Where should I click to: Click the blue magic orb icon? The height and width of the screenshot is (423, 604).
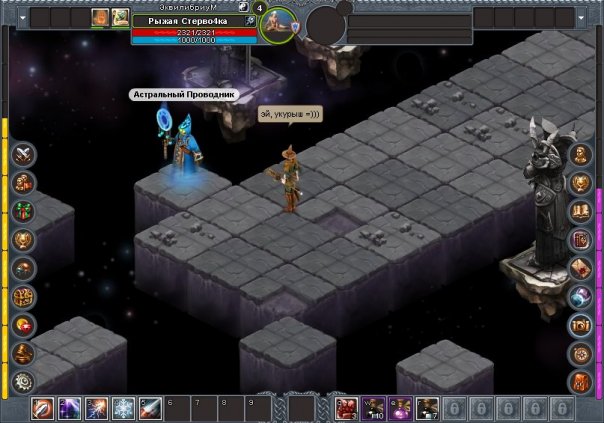click(581, 296)
